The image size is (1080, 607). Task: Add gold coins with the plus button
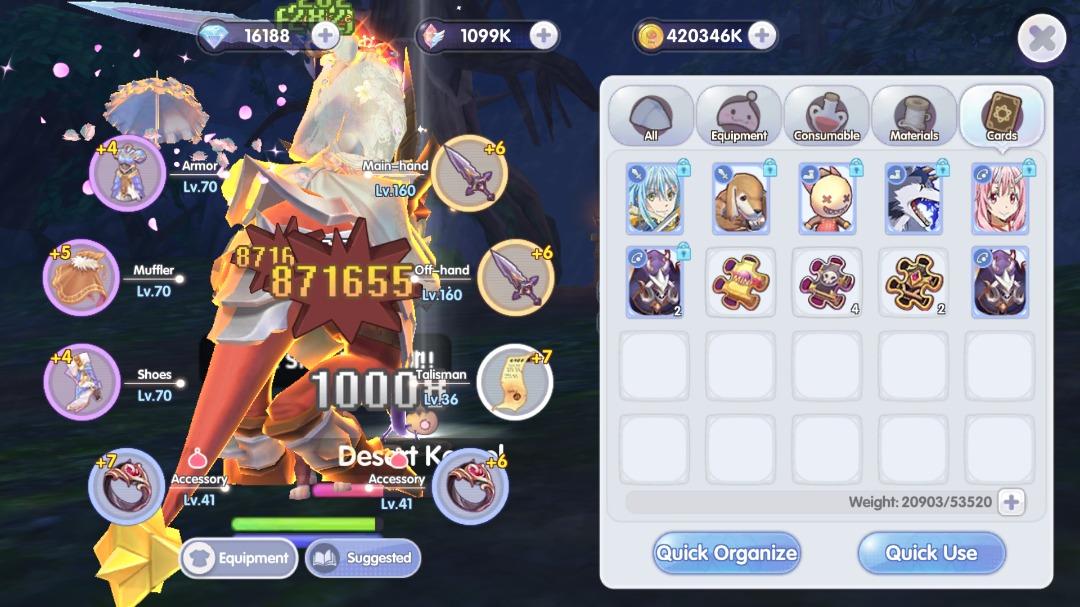pyautogui.click(x=762, y=36)
